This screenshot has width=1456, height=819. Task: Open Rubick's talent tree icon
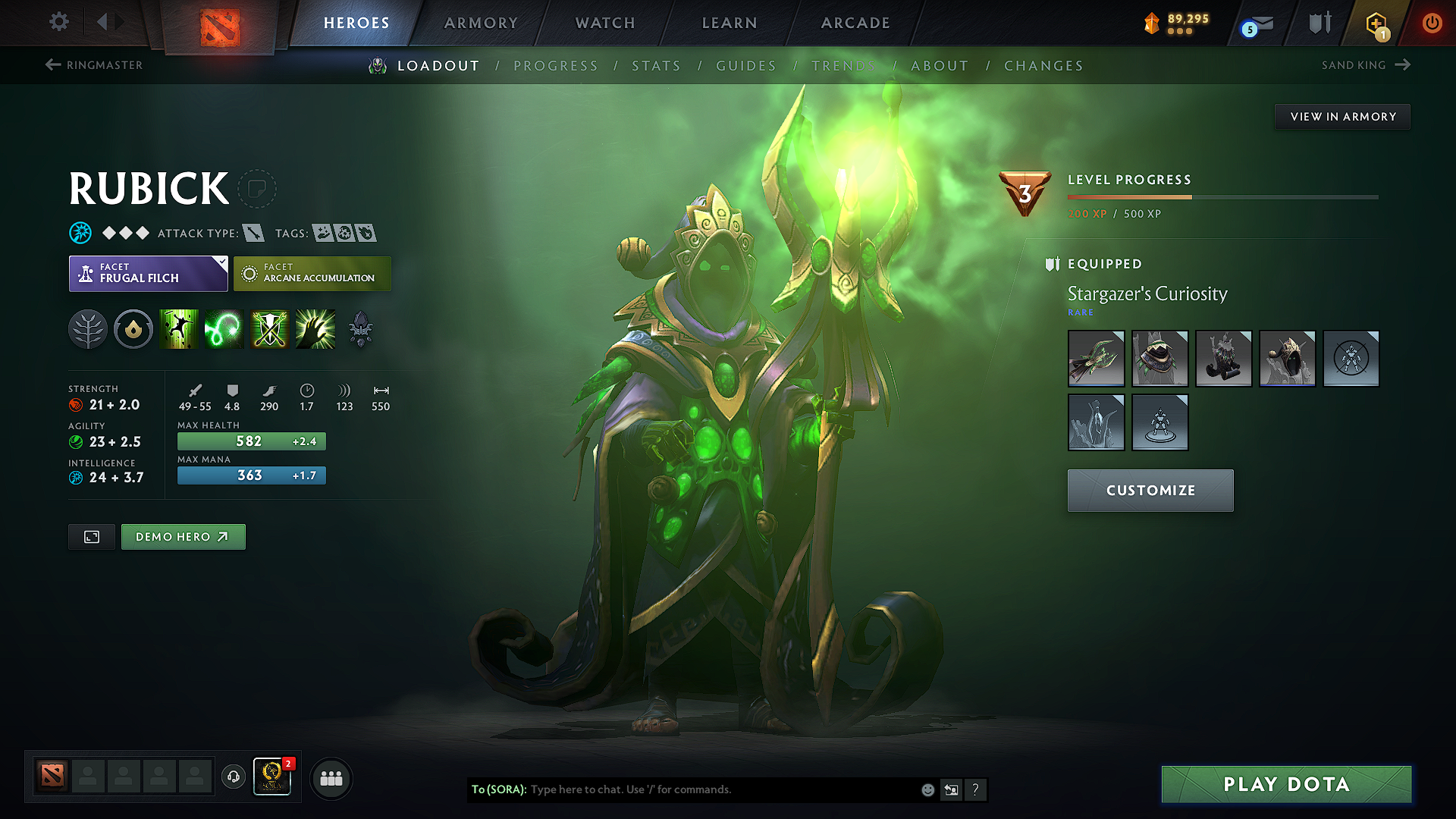(88, 329)
